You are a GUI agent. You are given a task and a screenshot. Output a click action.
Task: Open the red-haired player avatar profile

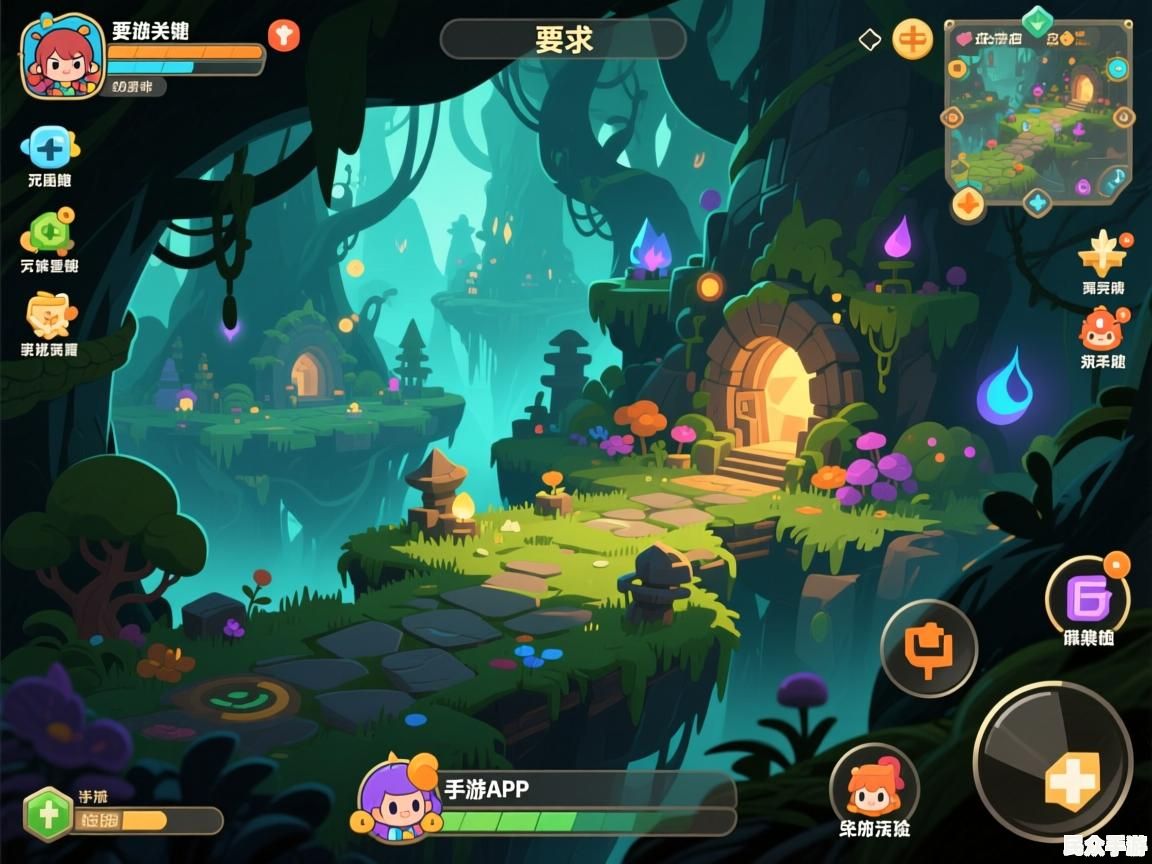pos(62,56)
